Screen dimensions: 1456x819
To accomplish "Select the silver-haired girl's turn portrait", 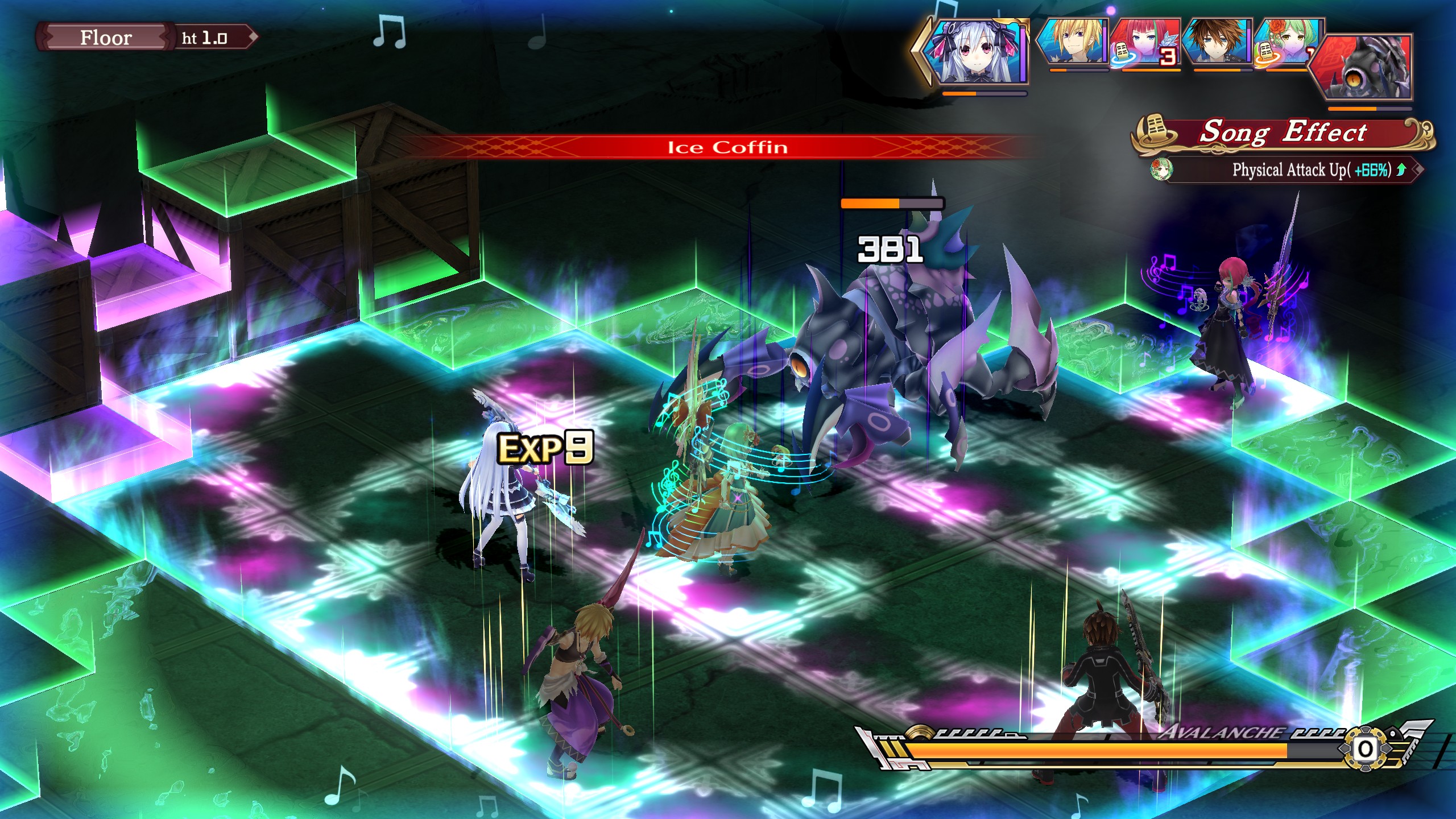I will point(977,52).
